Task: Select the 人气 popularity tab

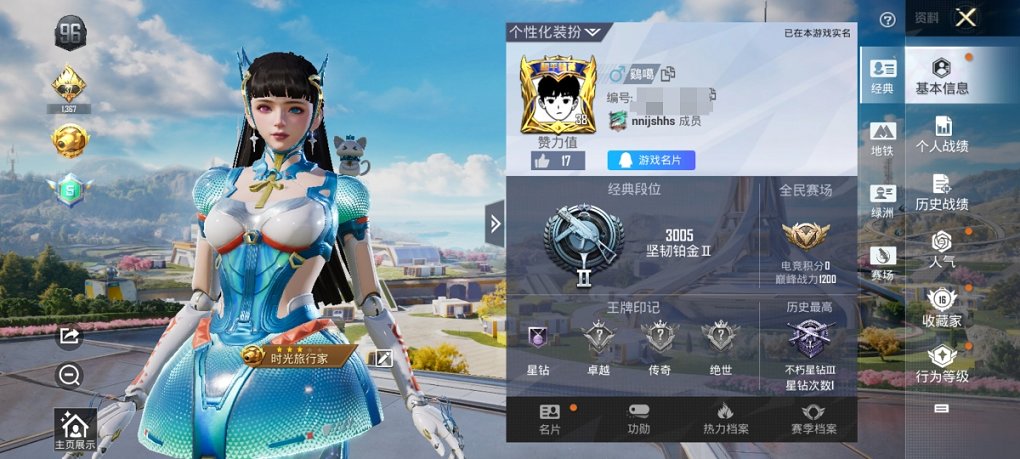Action: [x=942, y=250]
